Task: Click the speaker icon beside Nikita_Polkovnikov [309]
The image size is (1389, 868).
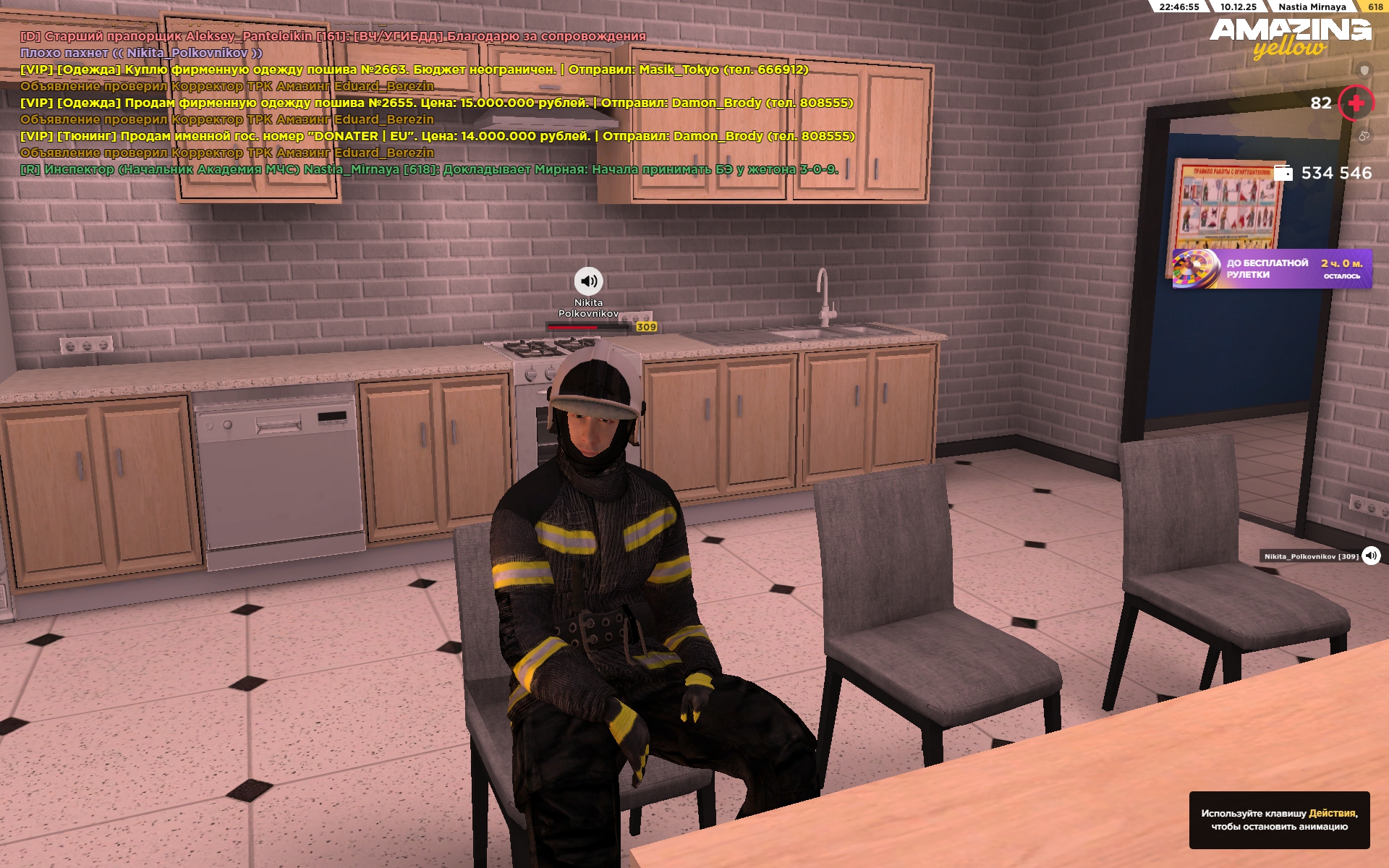Action: (x=1371, y=556)
